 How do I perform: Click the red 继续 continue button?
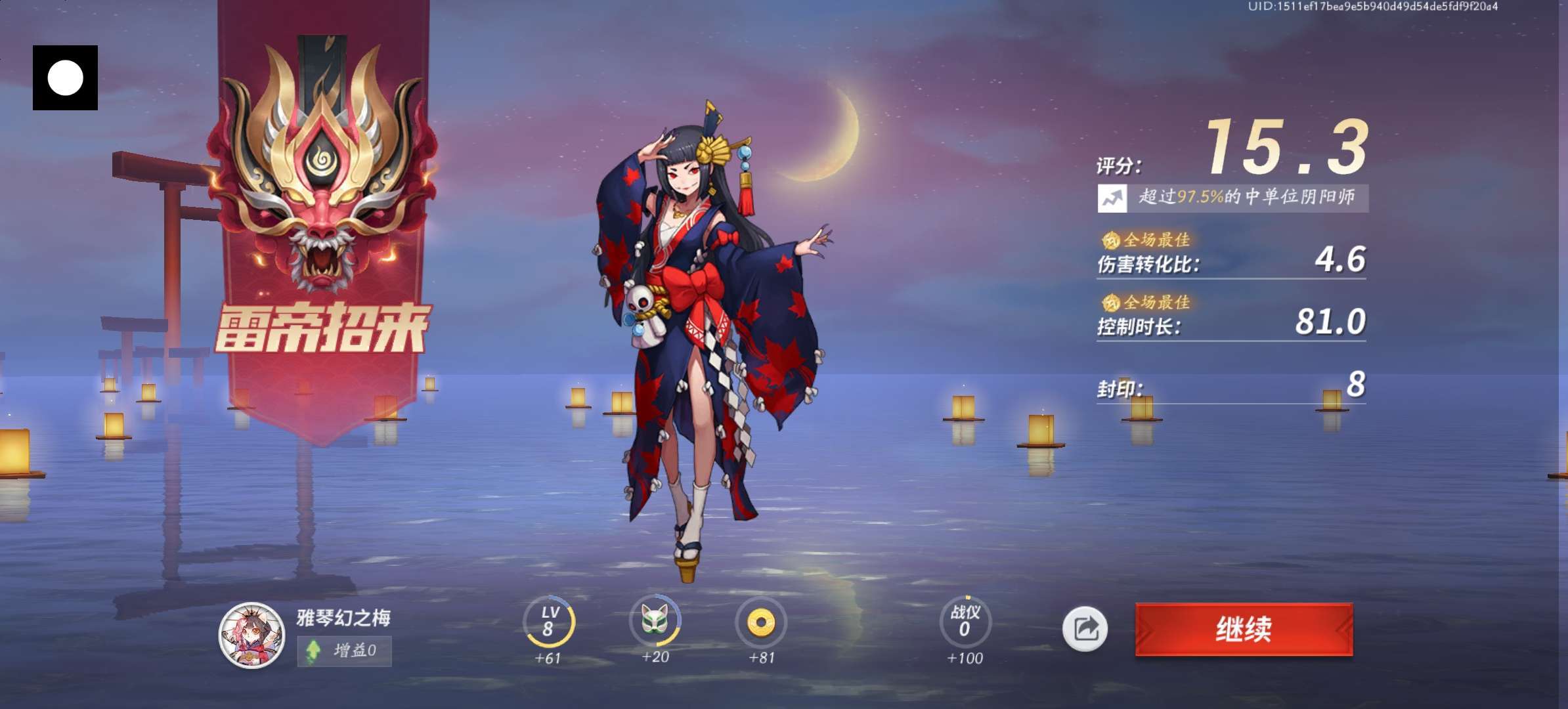coord(1244,629)
